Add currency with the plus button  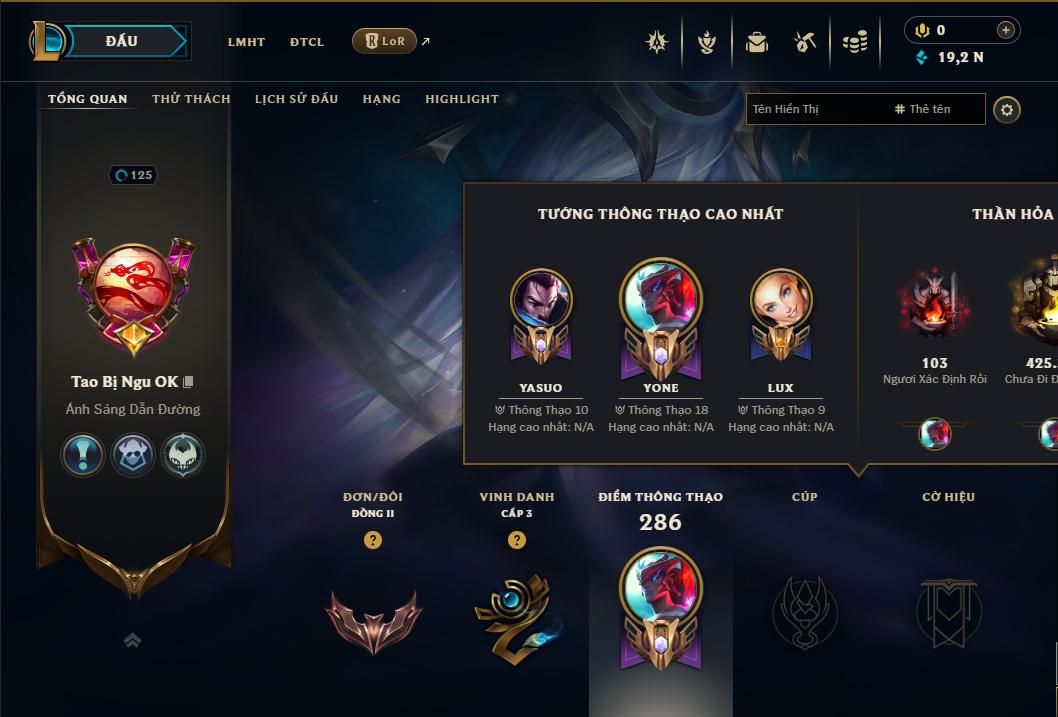click(1006, 30)
